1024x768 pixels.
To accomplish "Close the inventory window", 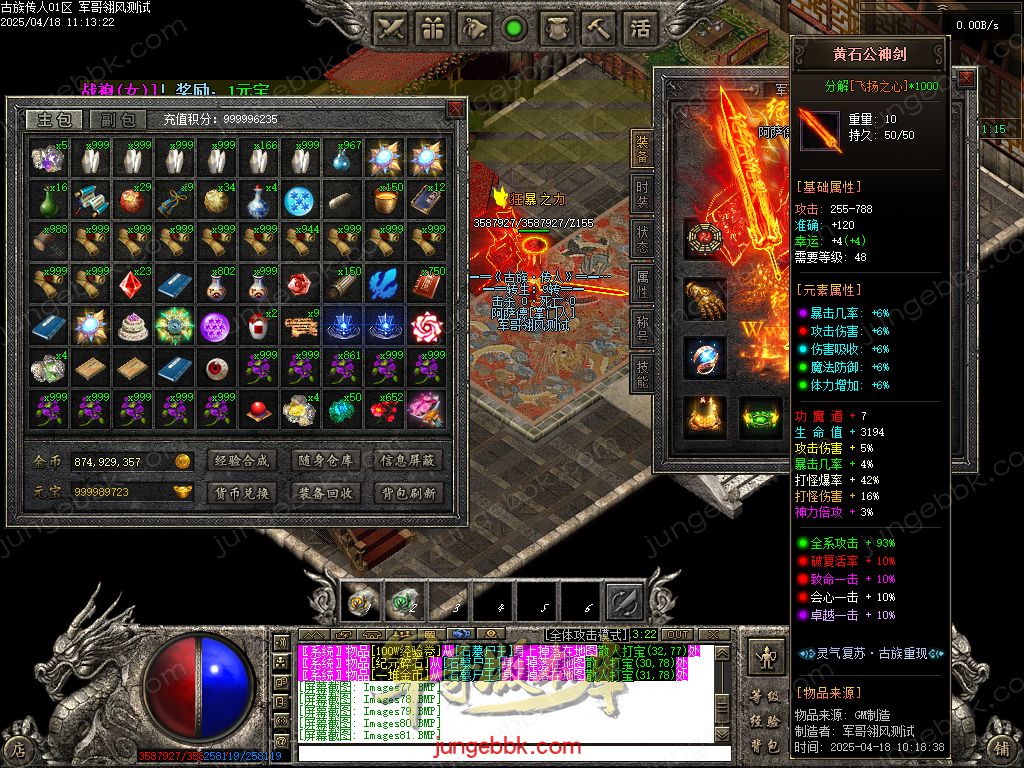I will click(x=456, y=107).
